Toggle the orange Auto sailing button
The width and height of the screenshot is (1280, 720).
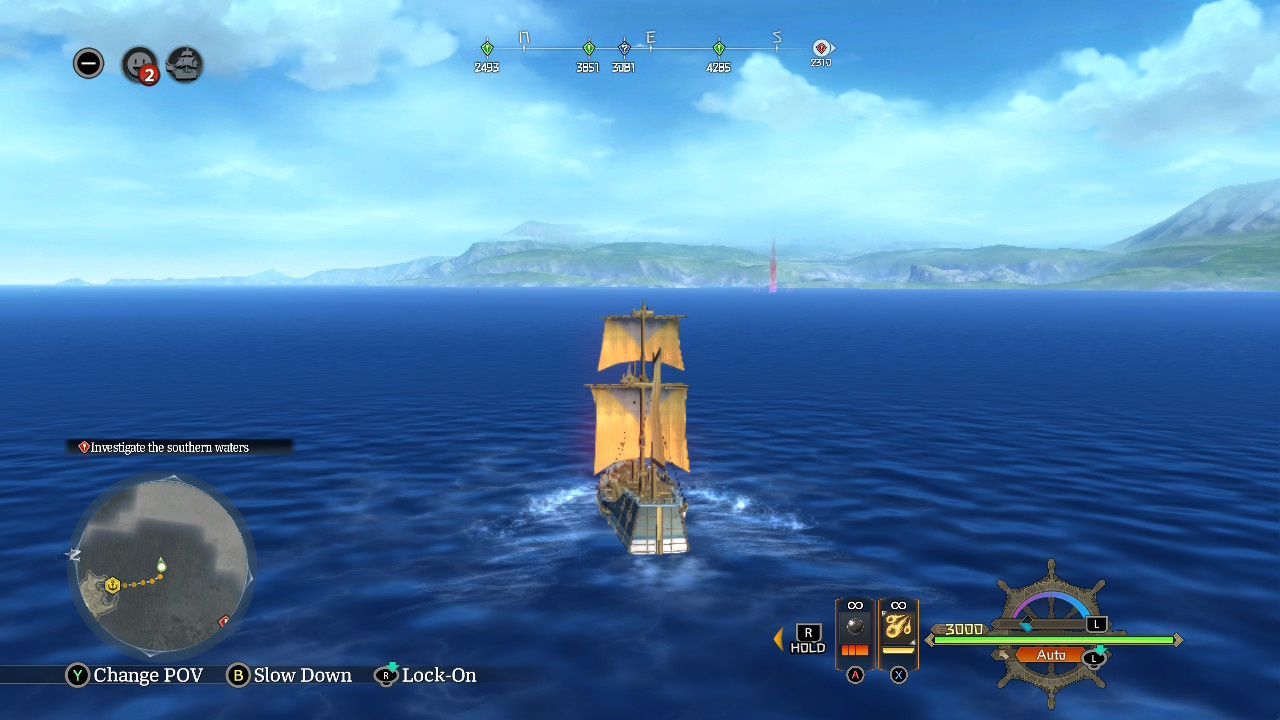coord(1051,655)
